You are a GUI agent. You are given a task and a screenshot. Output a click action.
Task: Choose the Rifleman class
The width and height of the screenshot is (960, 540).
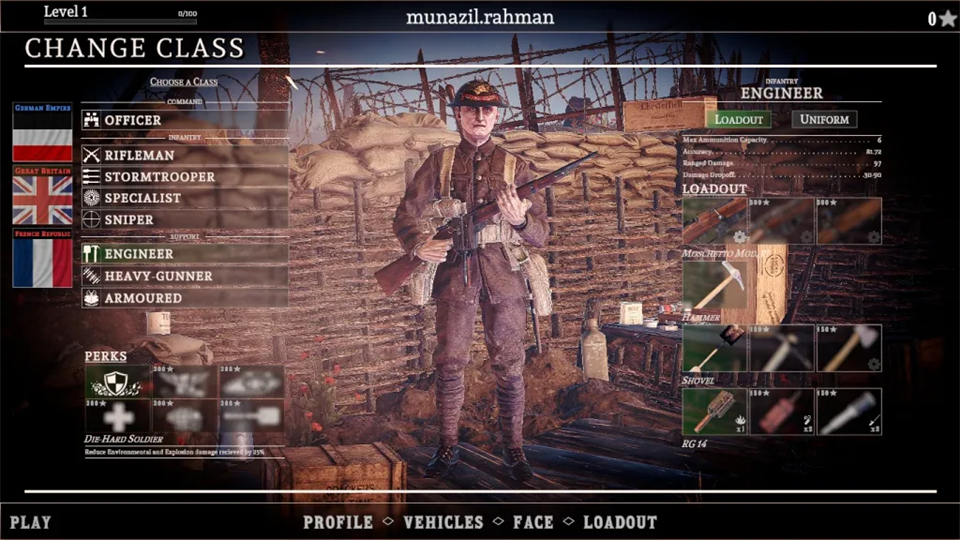tap(184, 155)
